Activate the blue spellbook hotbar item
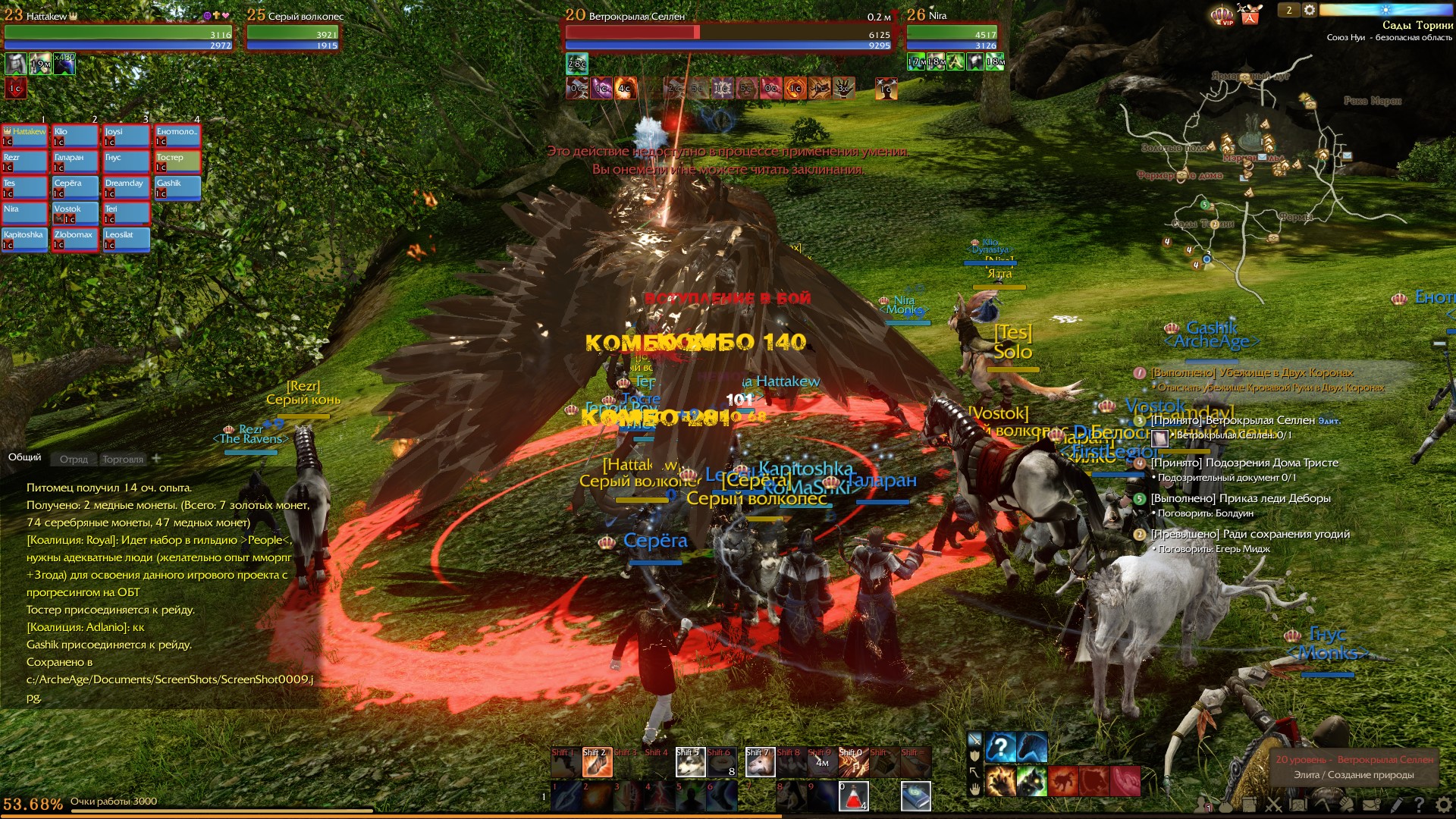 pos(915,796)
